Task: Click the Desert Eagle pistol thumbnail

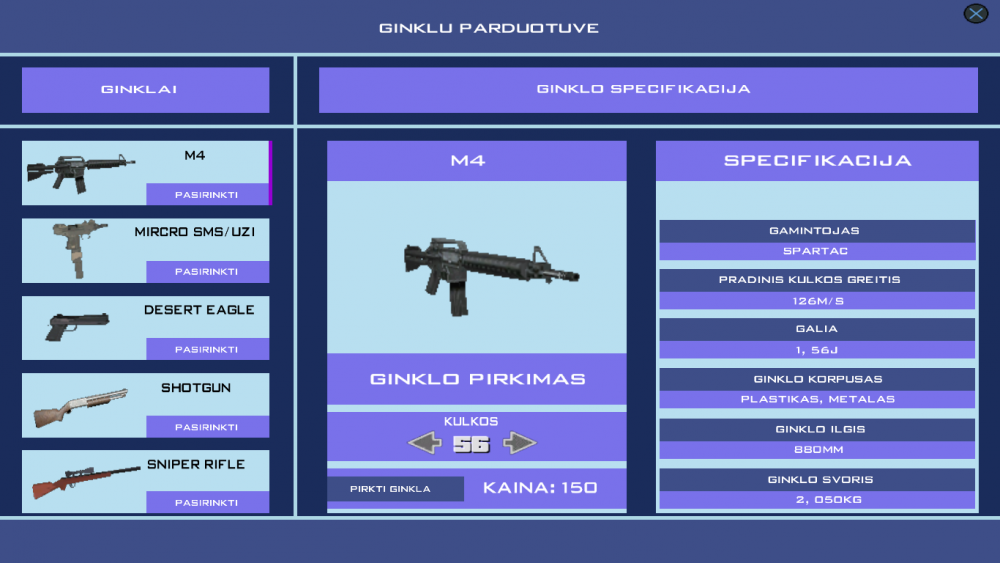Action: [x=75, y=326]
